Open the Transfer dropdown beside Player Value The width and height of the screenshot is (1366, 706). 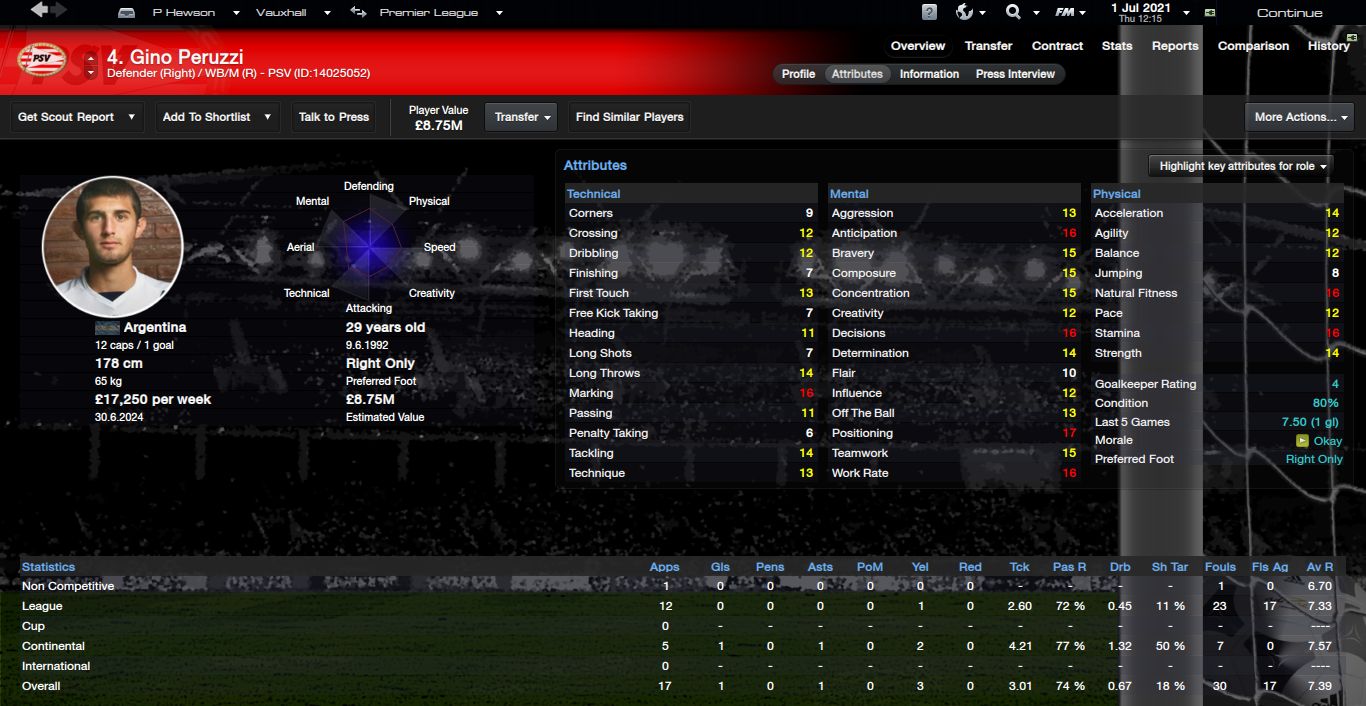(x=523, y=117)
